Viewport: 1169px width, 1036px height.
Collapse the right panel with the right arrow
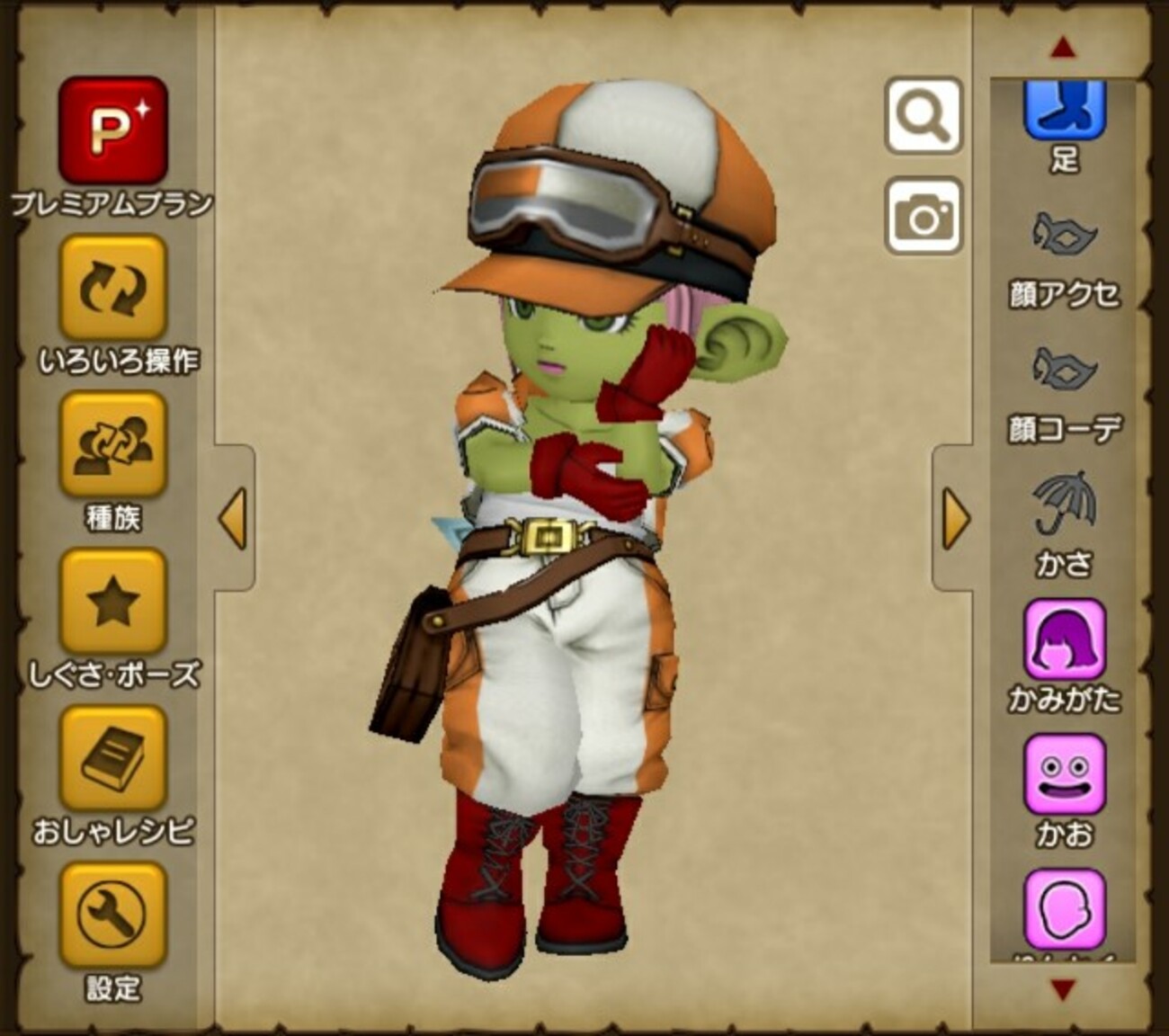click(954, 519)
